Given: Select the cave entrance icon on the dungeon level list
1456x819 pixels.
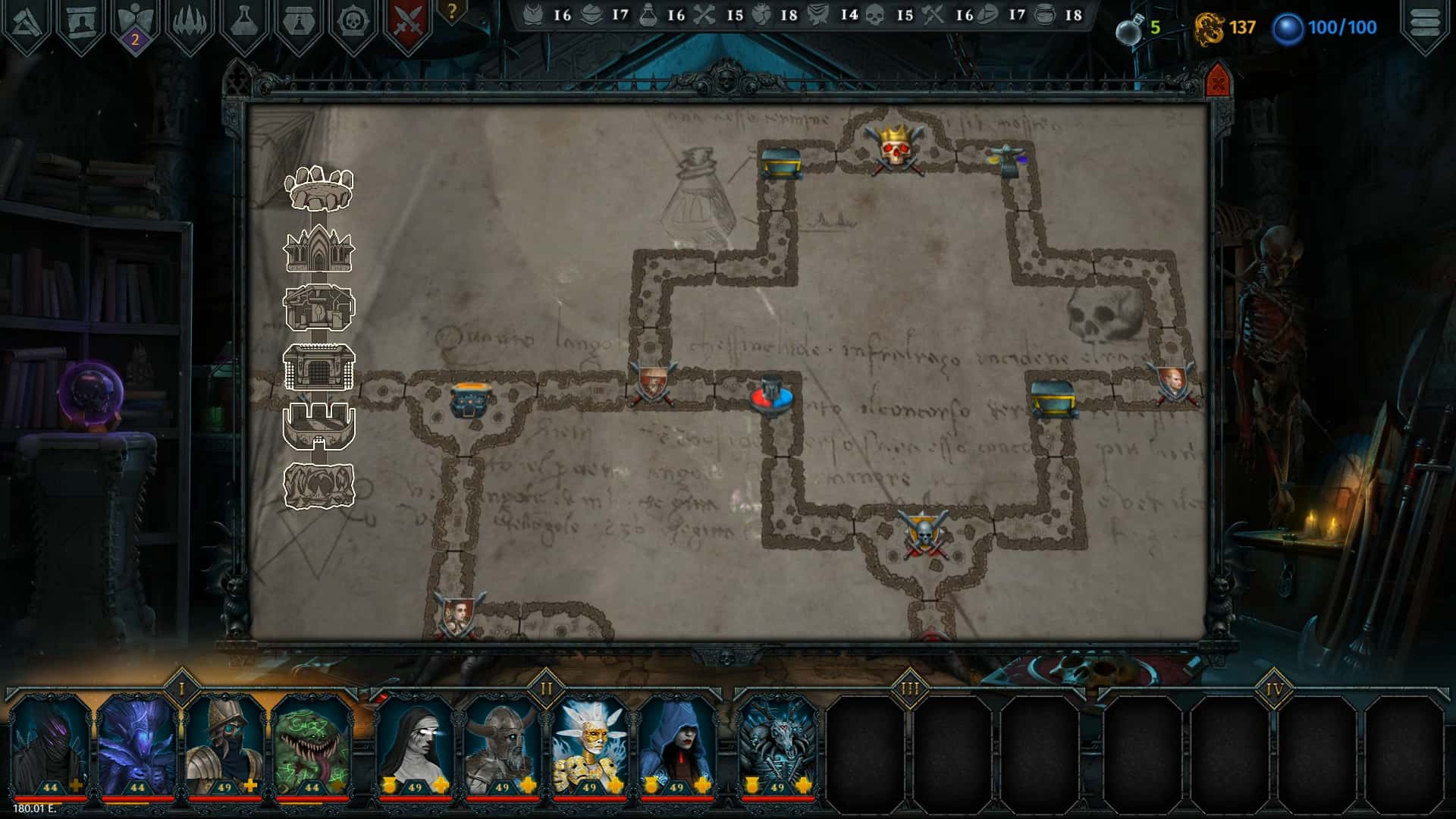Looking at the screenshot, I should pyautogui.click(x=318, y=485).
